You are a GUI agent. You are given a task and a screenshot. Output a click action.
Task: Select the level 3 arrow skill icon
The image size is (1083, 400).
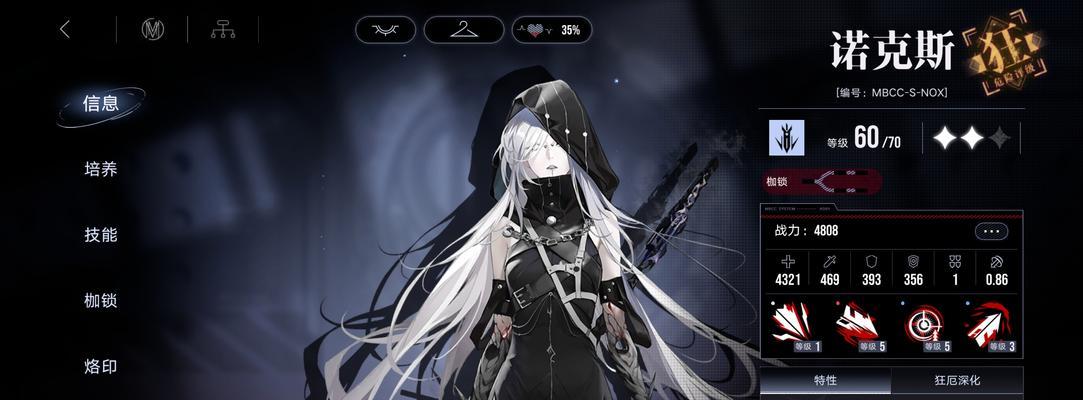point(990,327)
